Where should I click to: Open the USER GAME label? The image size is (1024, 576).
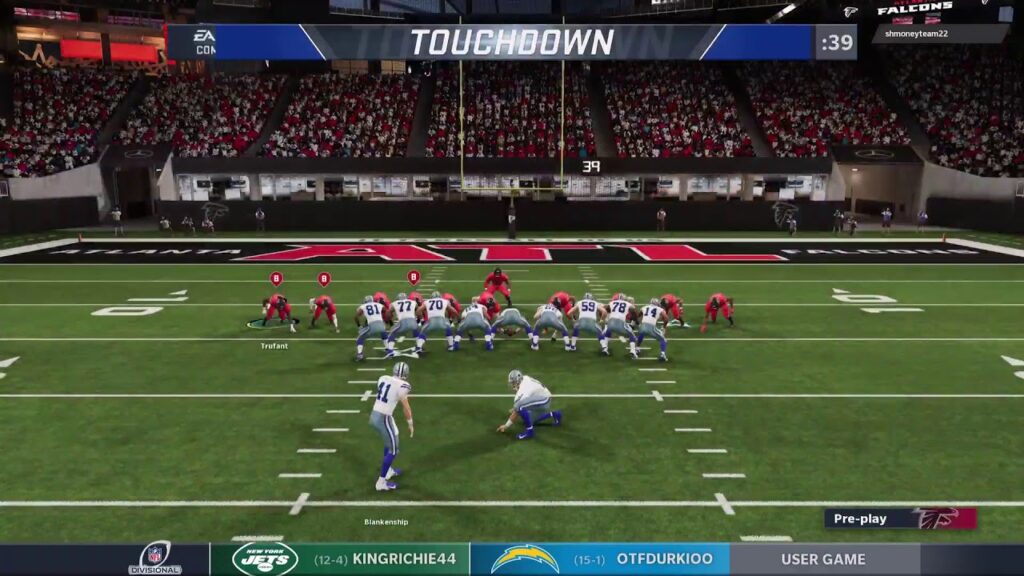[824, 559]
